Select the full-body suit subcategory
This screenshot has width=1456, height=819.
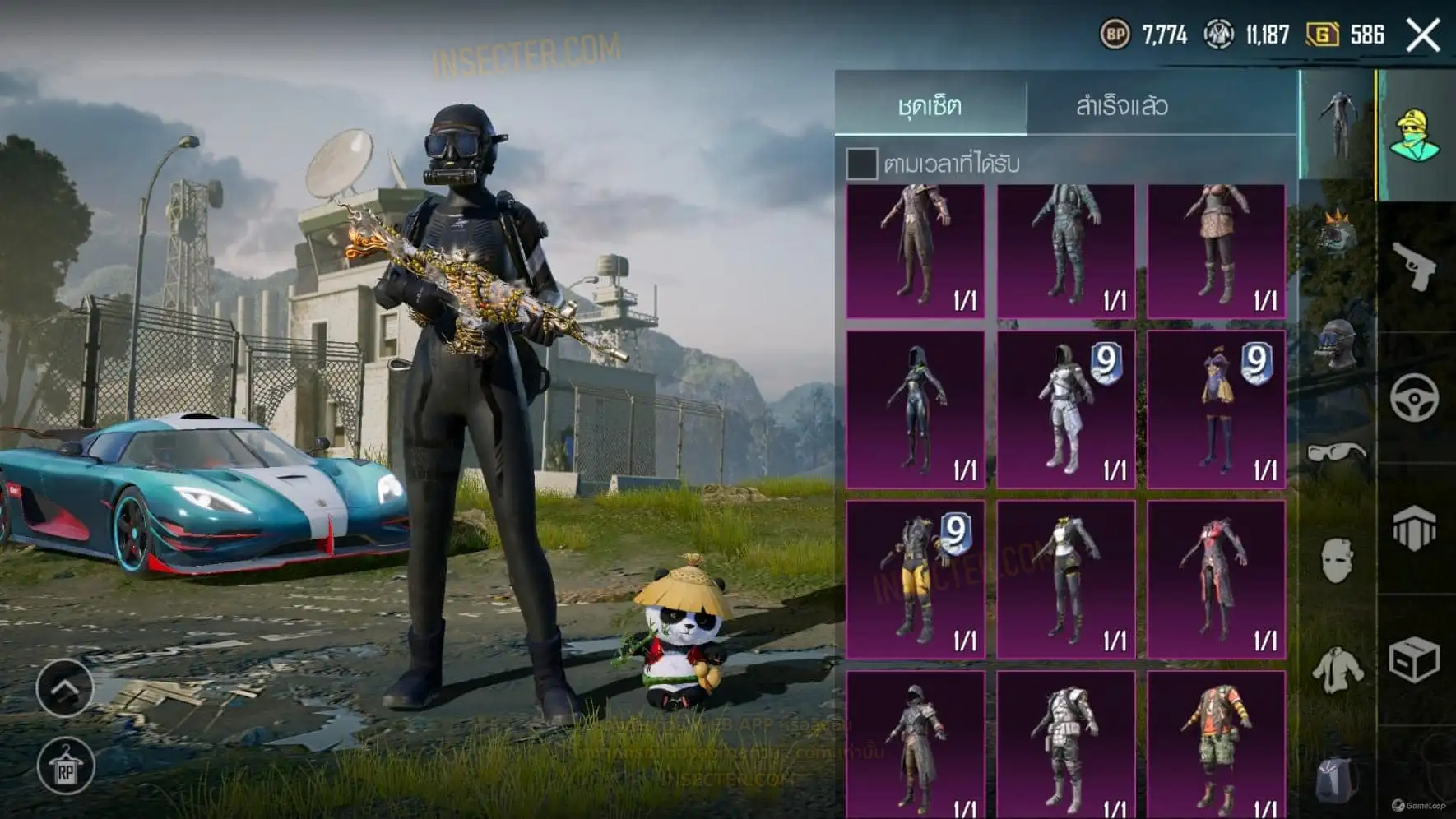click(1337, 125)
